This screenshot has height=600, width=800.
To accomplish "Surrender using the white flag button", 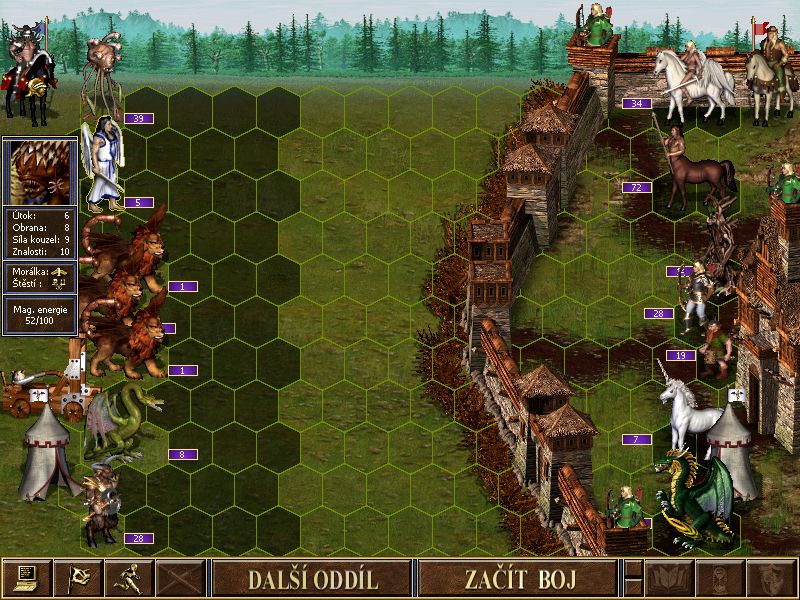I will [77, 578].
